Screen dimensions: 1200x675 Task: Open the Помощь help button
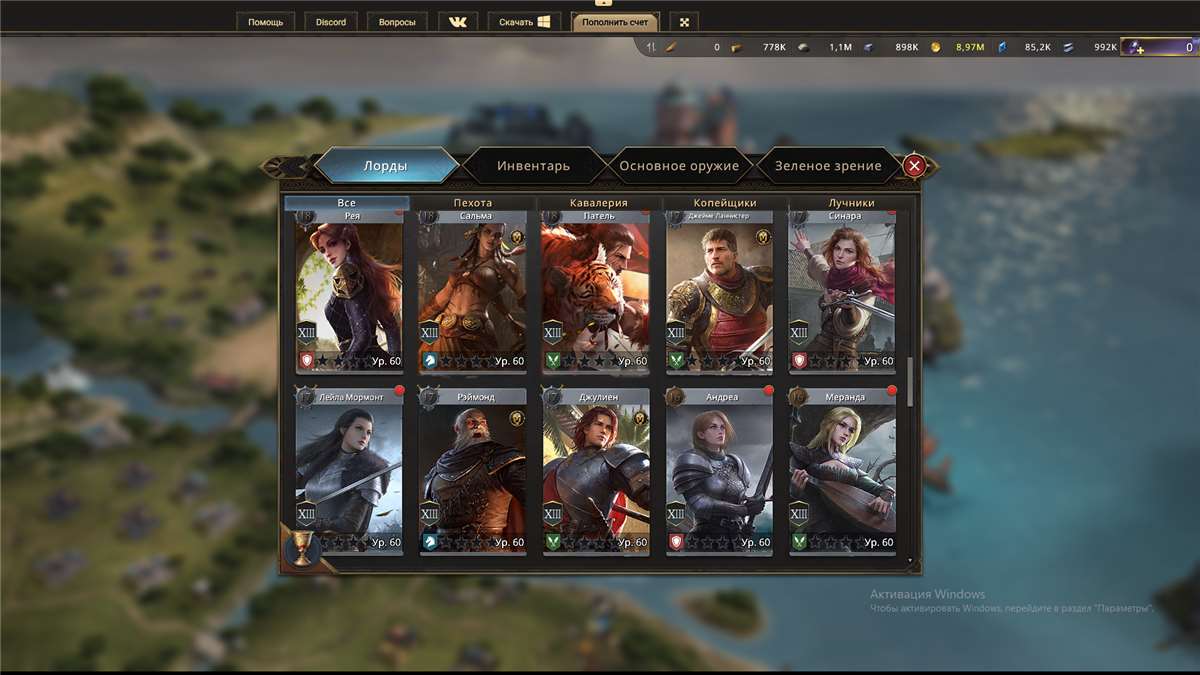pyautogui.click(x=266, y=21)
